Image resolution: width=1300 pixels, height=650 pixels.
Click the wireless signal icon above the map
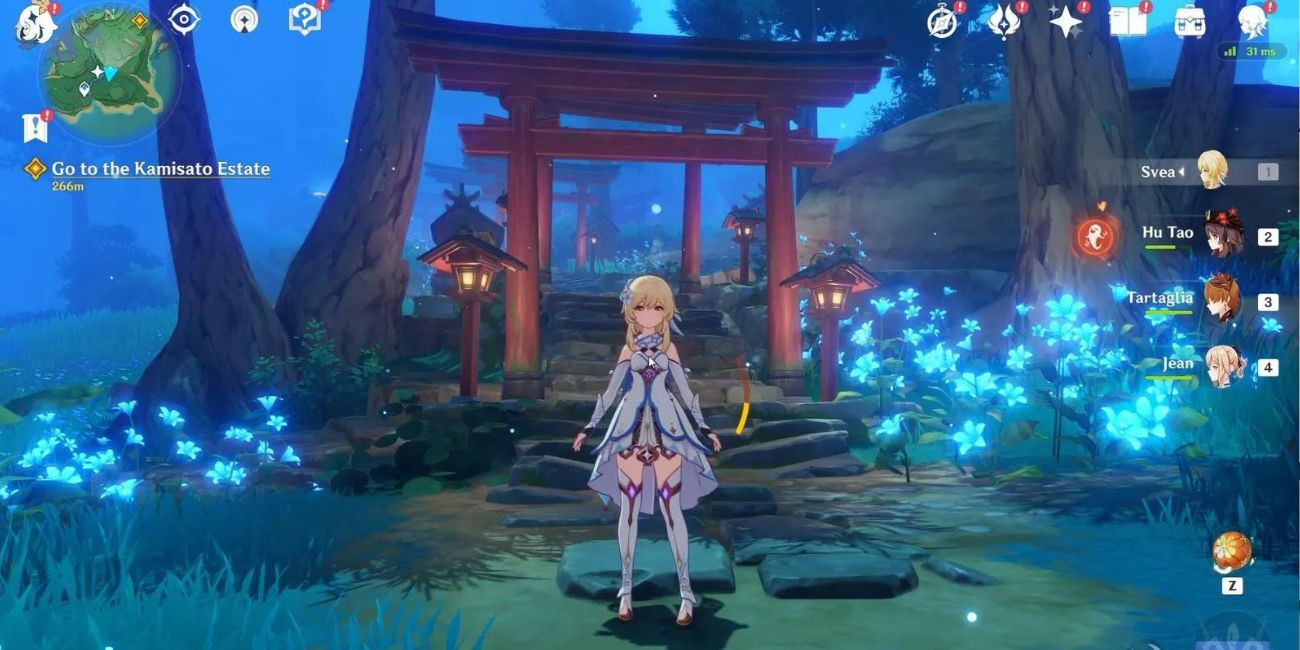(x=244, y=19)
